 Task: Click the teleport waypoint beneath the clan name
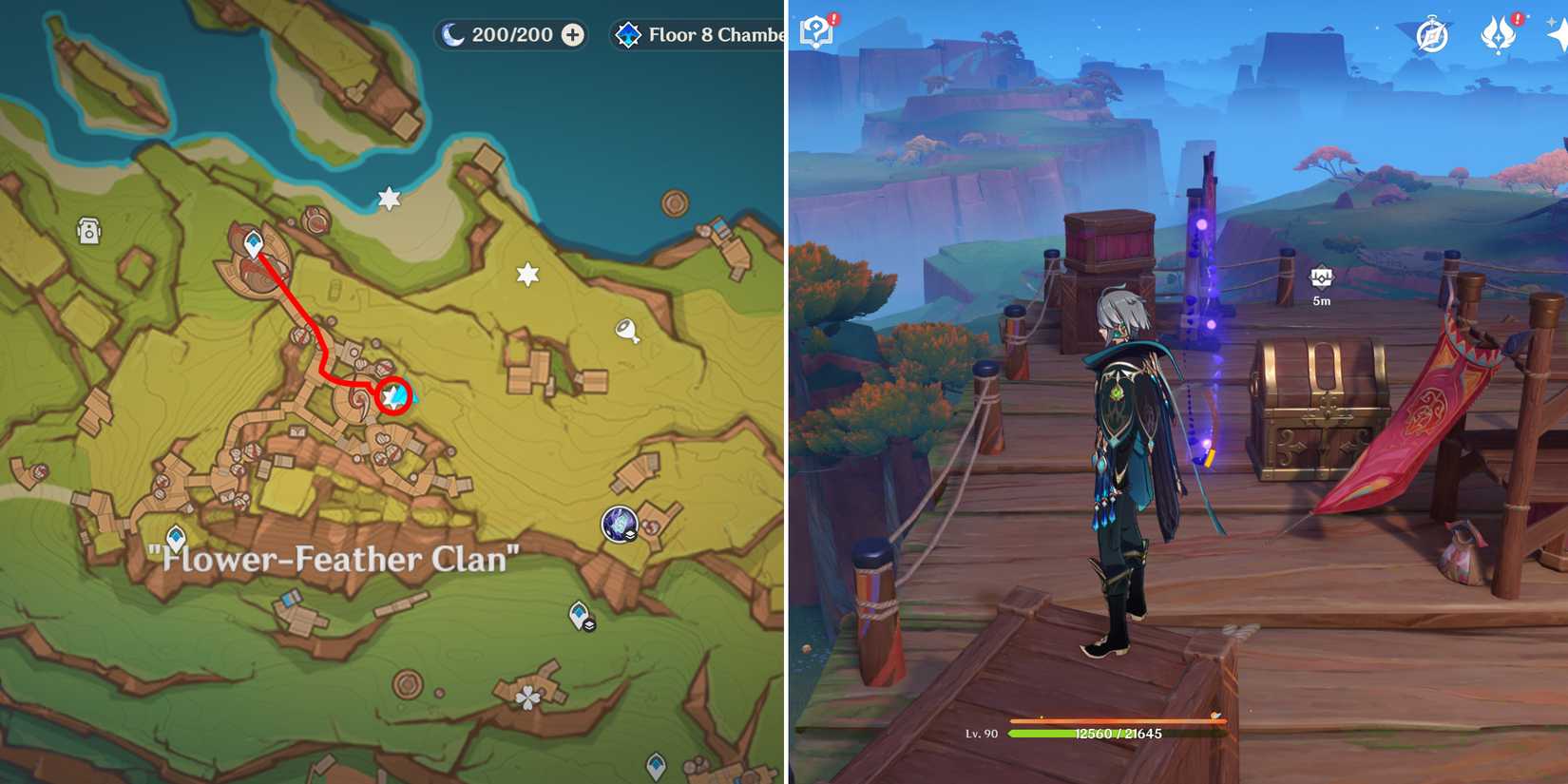(176, 536)
